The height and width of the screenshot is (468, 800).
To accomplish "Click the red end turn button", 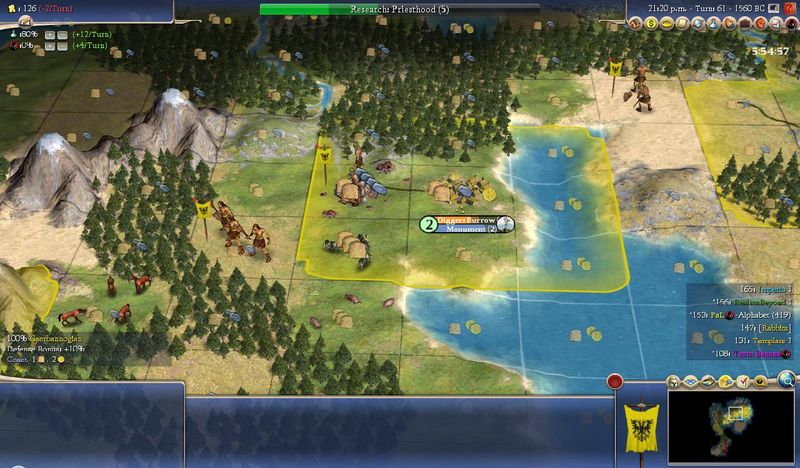I will pyautogui.click(x=616, y=381).
